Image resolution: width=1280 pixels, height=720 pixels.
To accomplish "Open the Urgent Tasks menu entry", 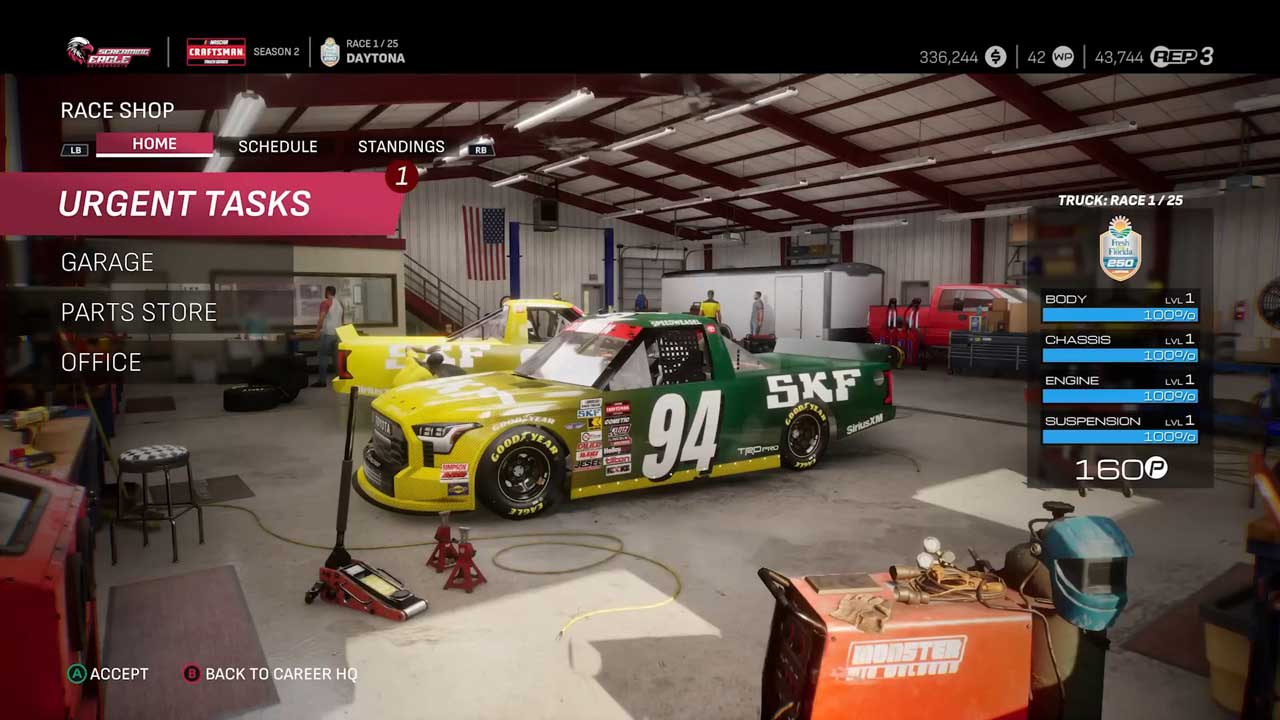I will tap(185, 204).
